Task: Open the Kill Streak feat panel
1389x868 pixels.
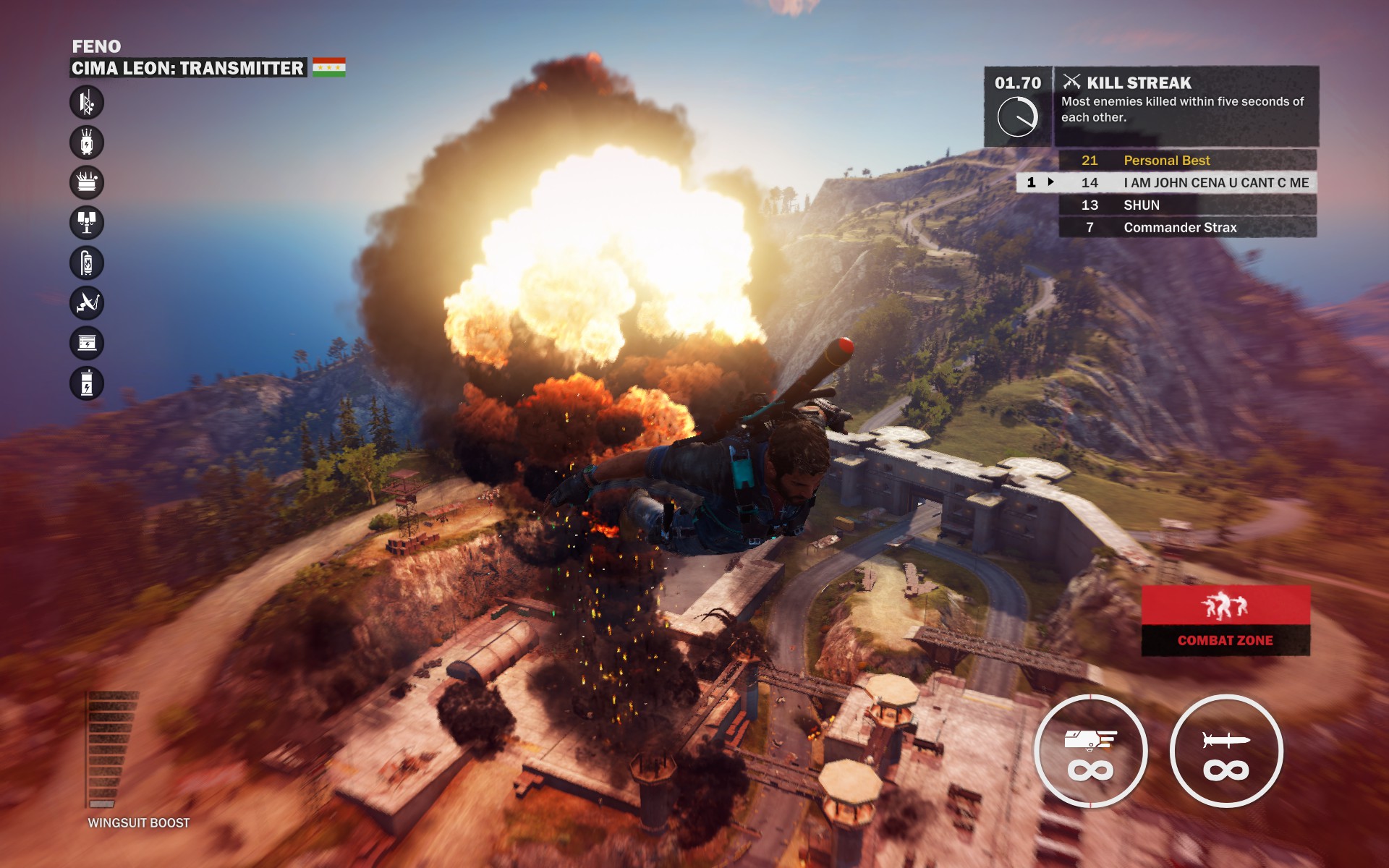Action: click(1185, 106)
